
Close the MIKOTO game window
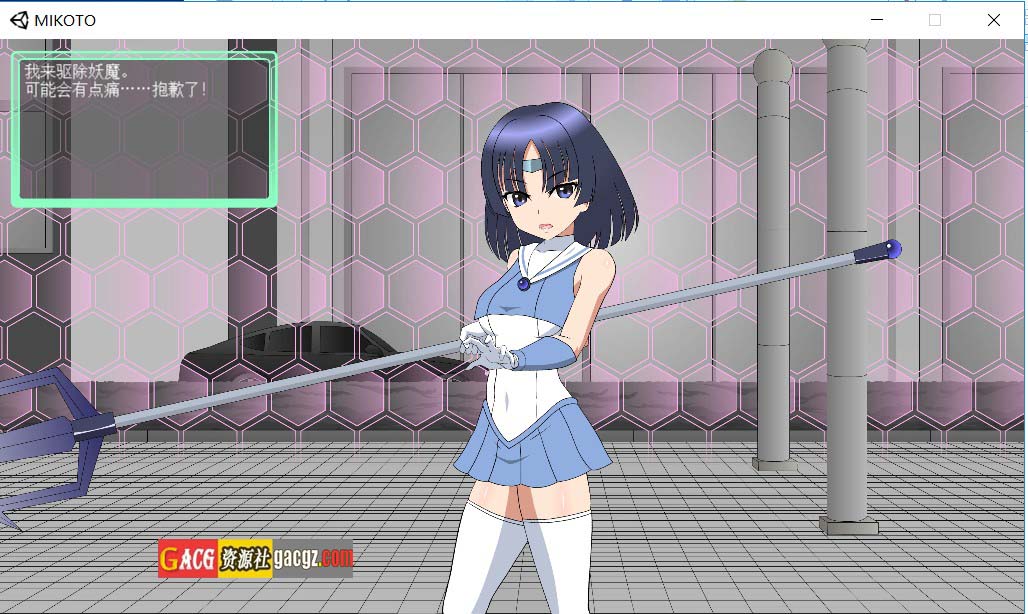[x=993, y=20]
